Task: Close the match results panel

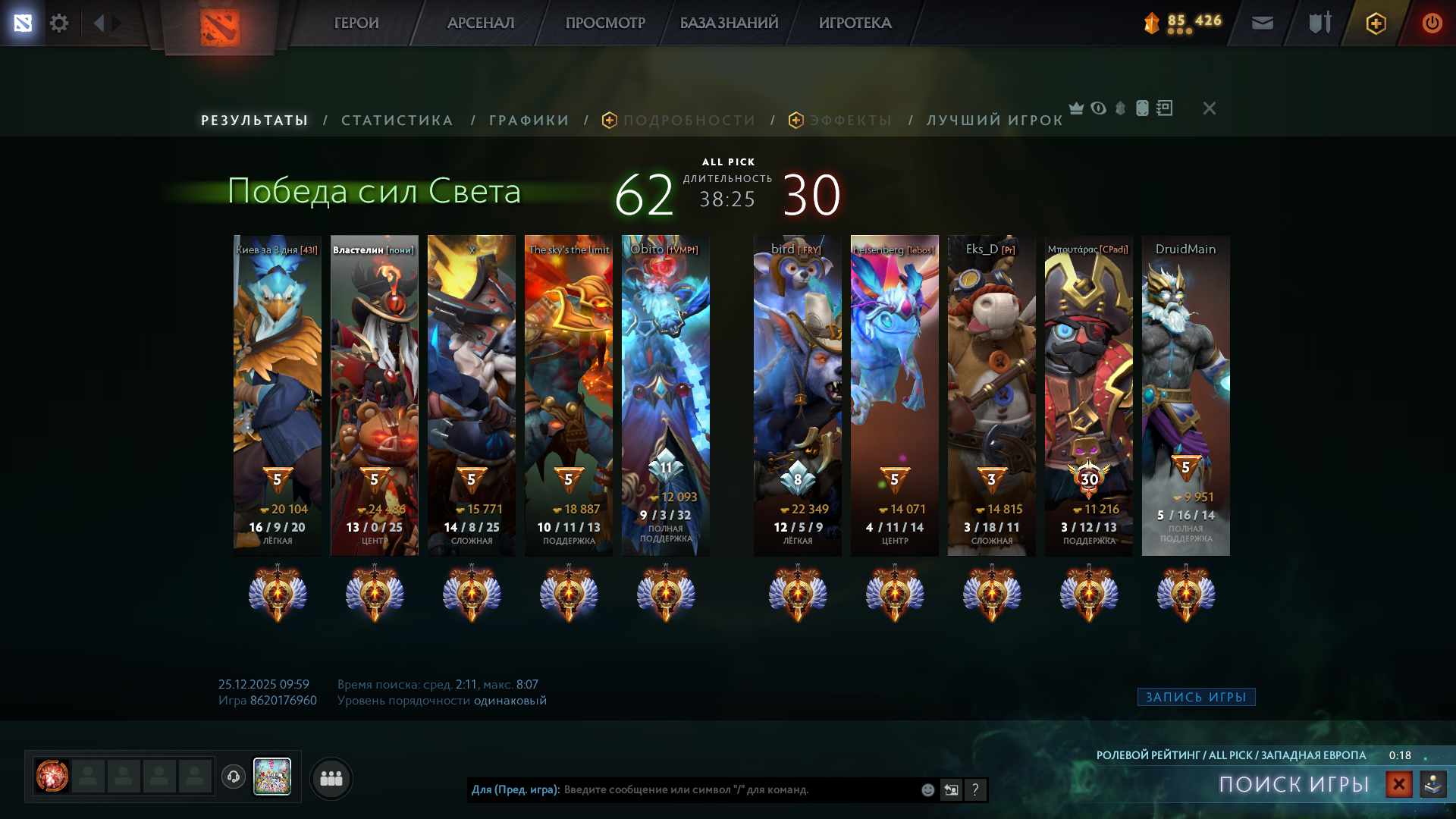Action: click(1210, 108)
